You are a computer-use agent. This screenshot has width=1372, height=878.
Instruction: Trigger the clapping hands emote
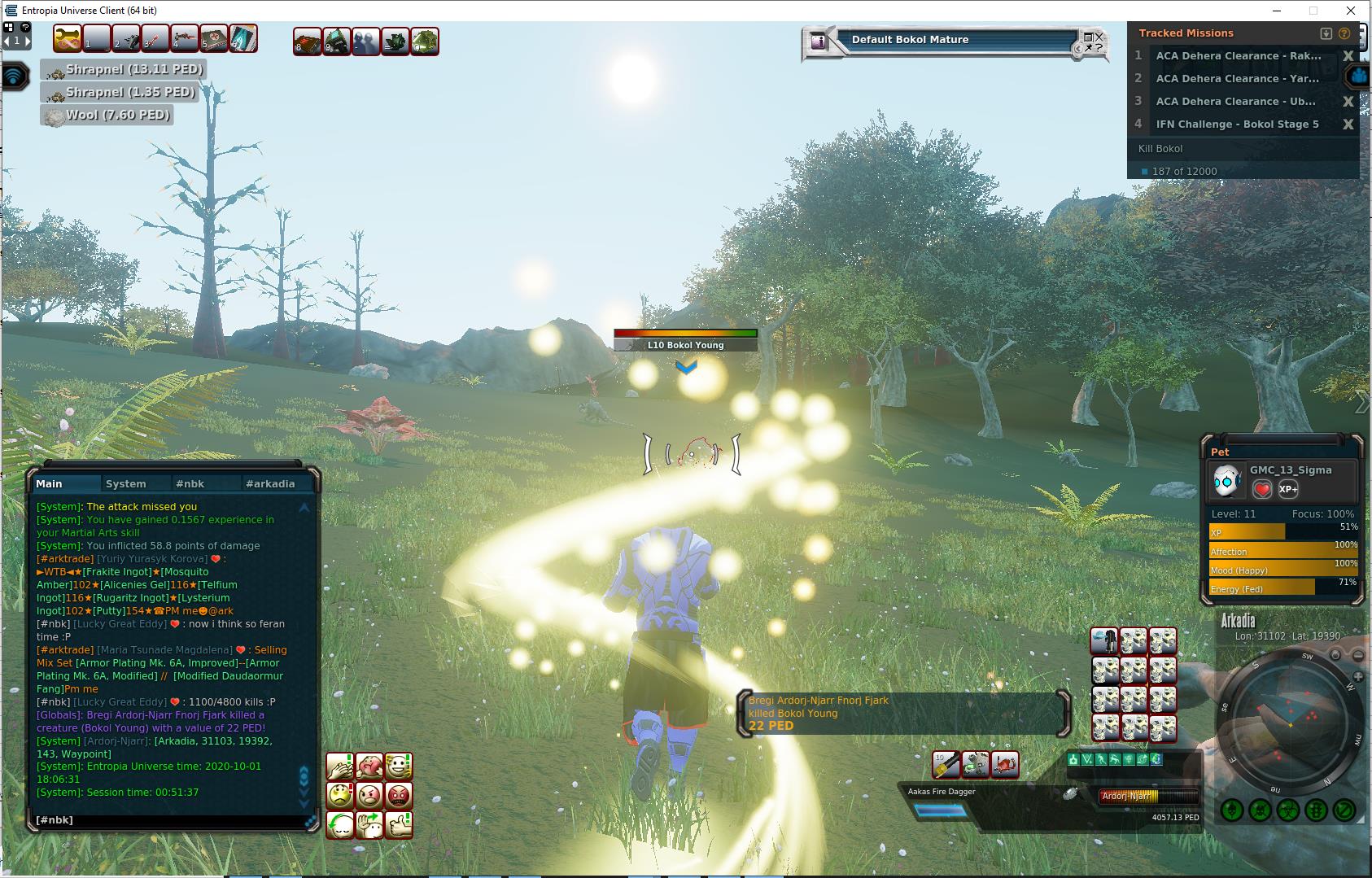tap(340, 766)
